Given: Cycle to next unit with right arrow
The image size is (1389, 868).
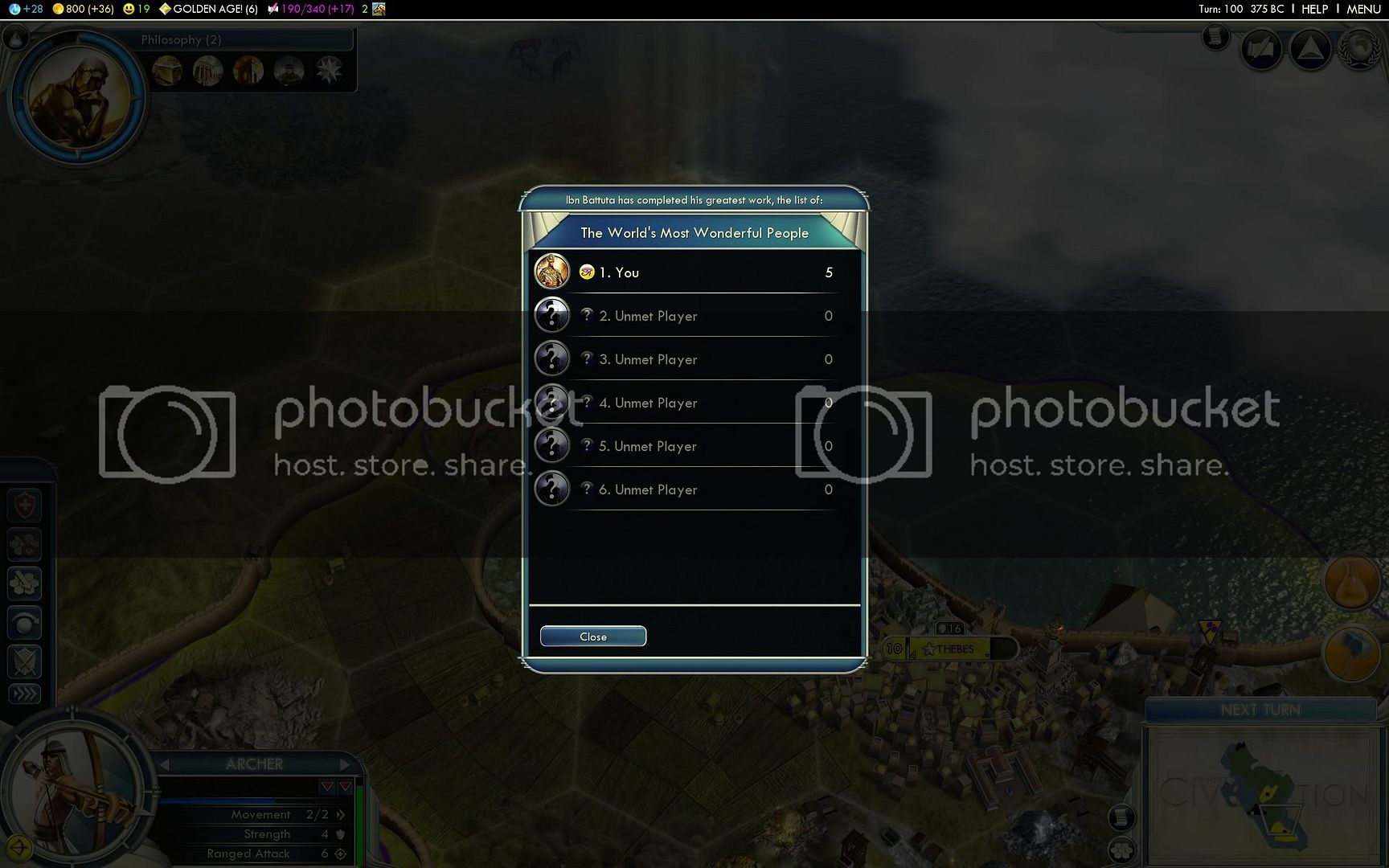Looking at the screenshot, I should tap(345, 764).
